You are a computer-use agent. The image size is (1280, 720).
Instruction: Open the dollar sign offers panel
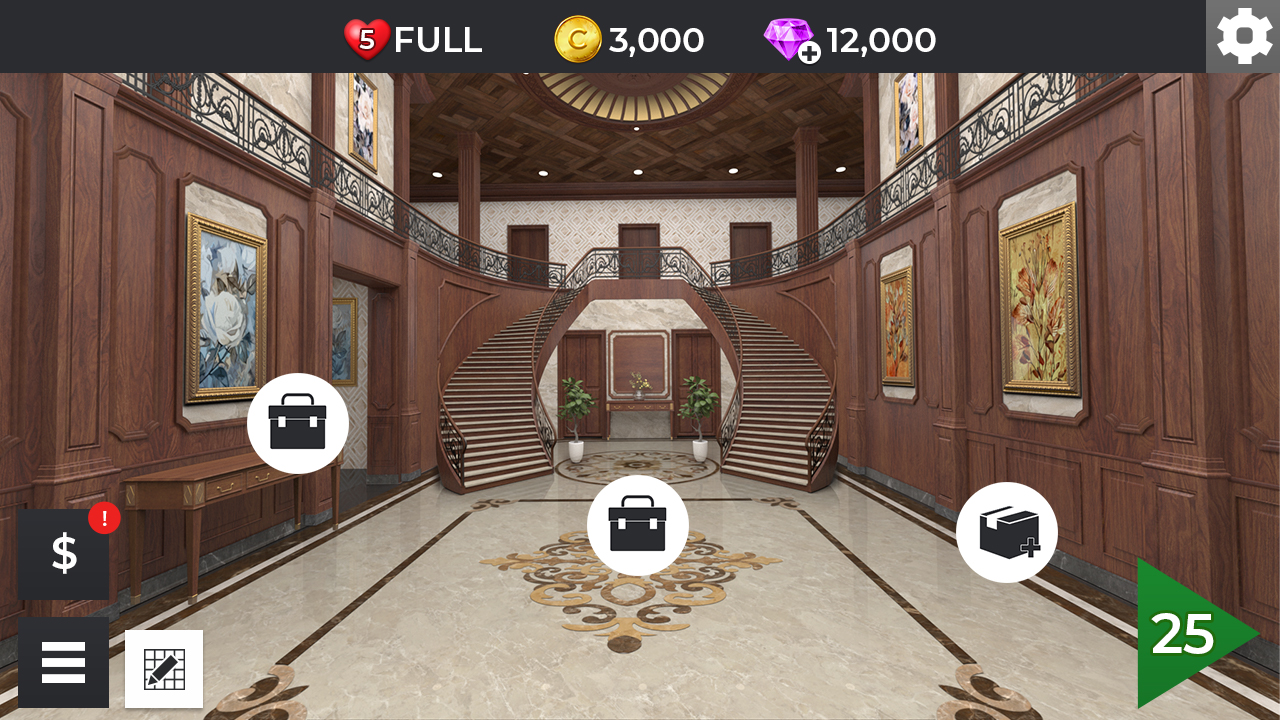click(x=63, y=552)
